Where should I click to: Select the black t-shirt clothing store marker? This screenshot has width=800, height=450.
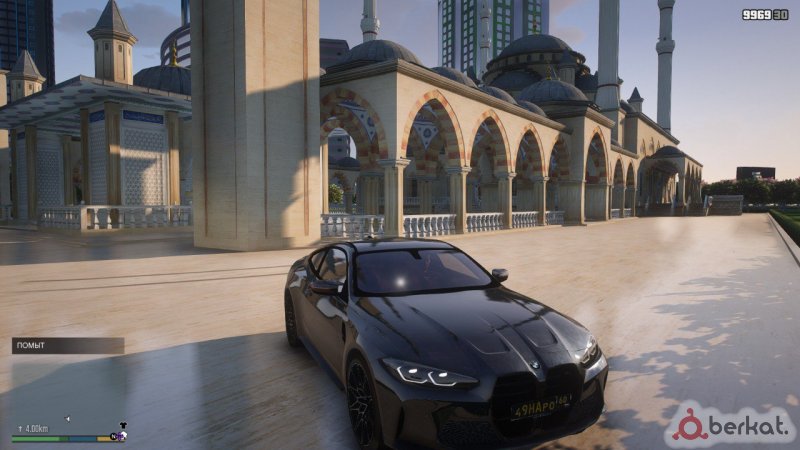(x=121, y=424)
